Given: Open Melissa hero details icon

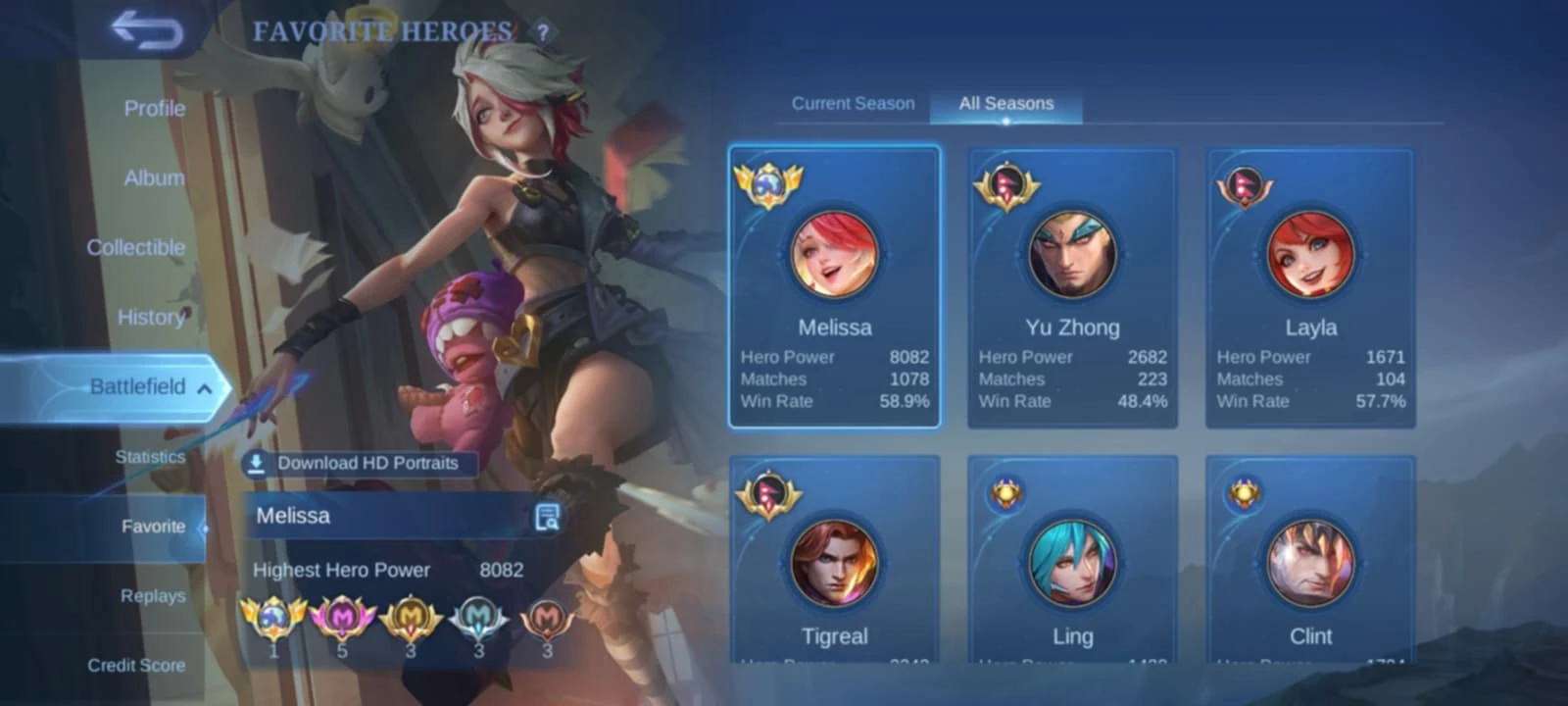Looking at the screenshot, I should coord(547,517).
